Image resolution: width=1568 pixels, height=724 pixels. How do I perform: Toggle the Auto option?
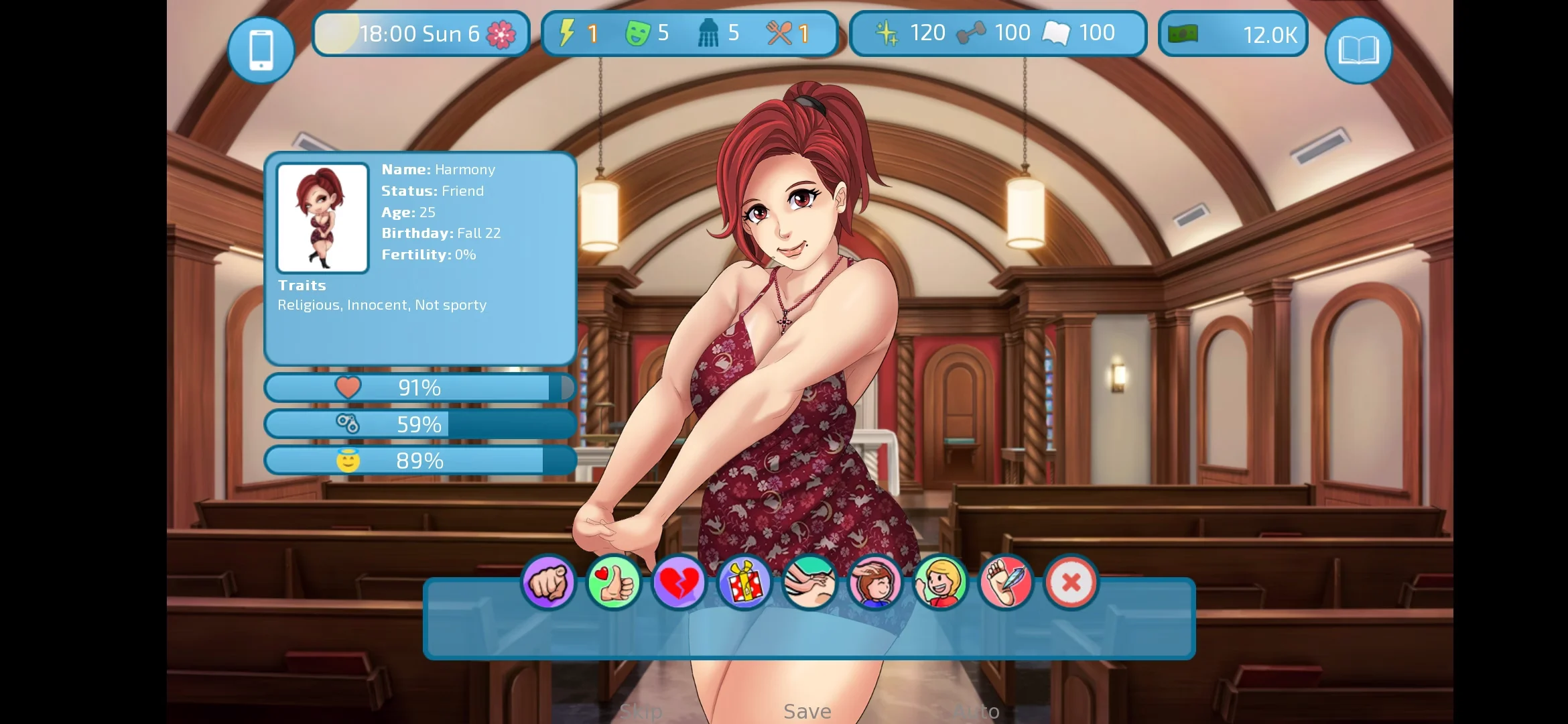(x=976, y=711)
